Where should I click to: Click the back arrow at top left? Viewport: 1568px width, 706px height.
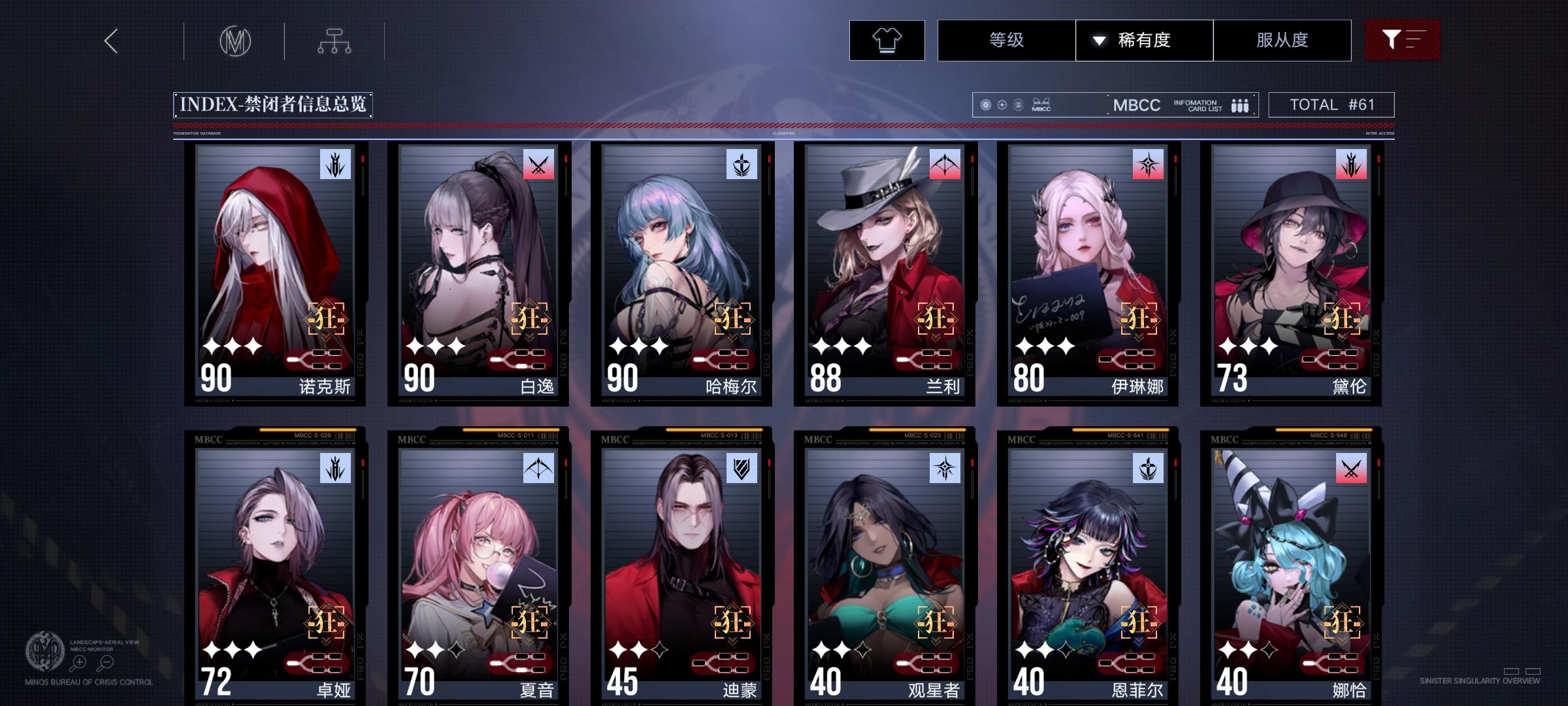click(110, 41)
